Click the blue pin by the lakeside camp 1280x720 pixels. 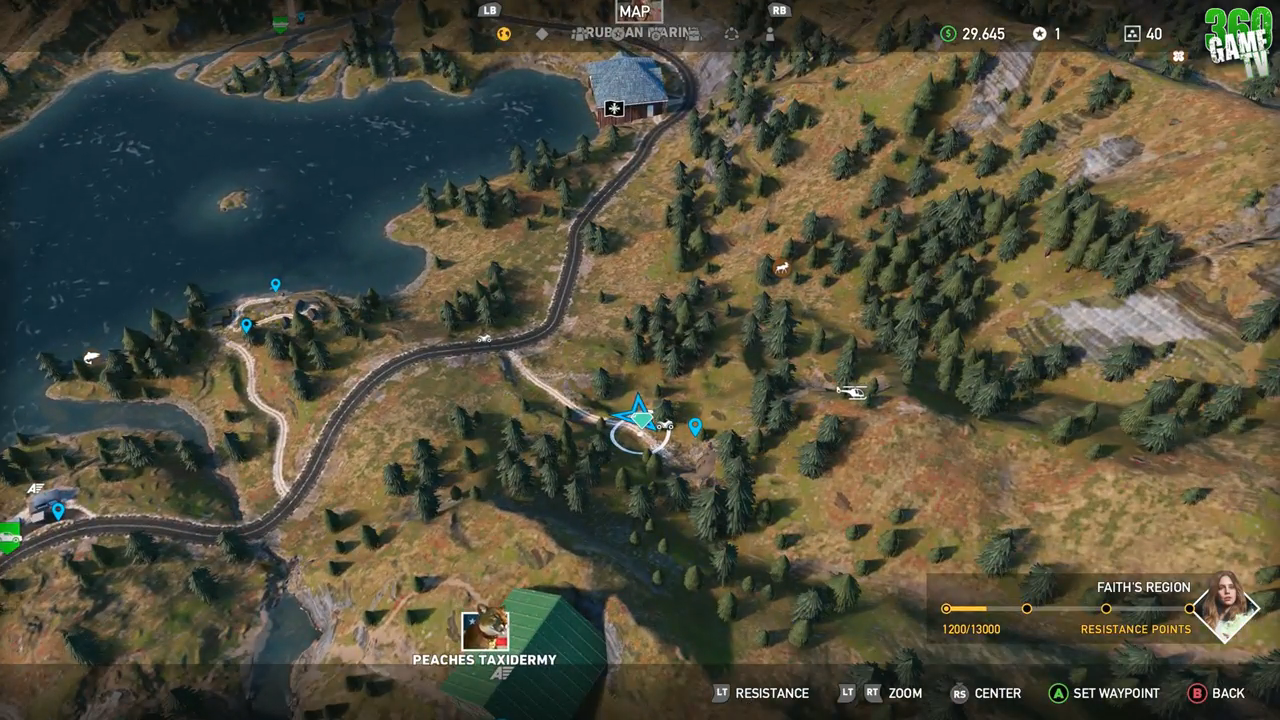(x=276, y=285)
